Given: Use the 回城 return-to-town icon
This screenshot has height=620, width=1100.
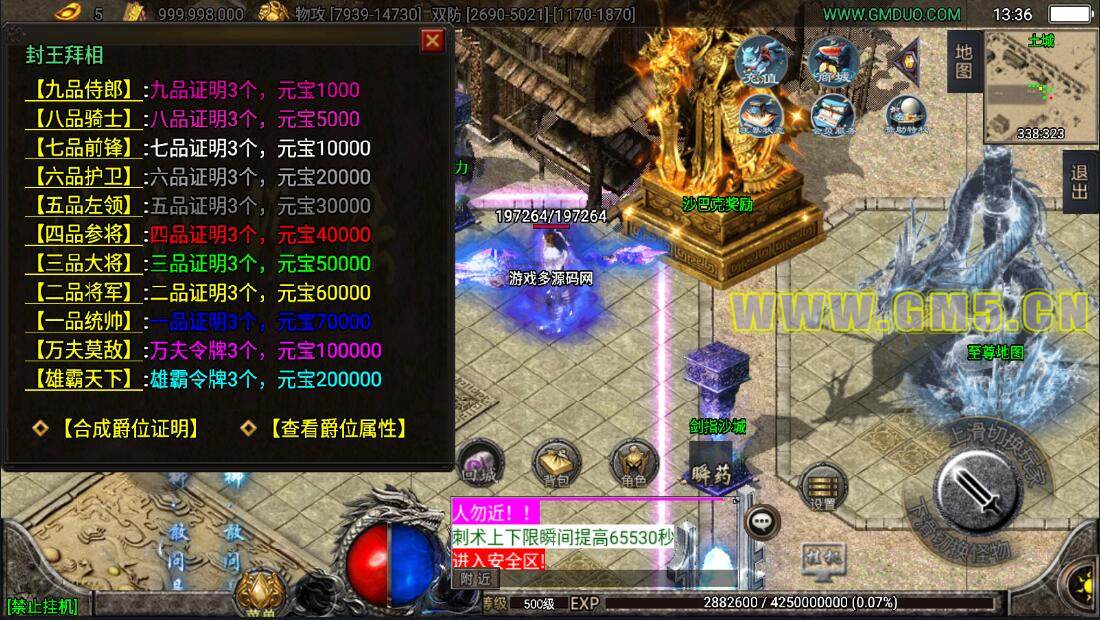Looking at the screenshot, I should 479,465.
